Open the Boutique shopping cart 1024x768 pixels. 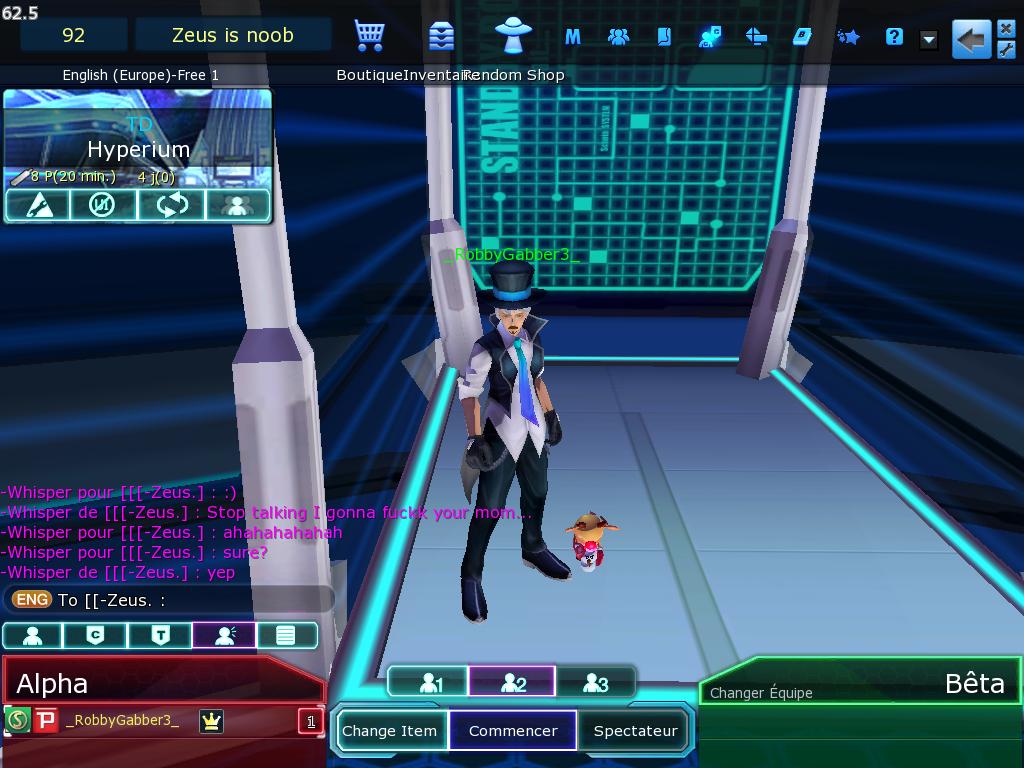tap(369, 36)
